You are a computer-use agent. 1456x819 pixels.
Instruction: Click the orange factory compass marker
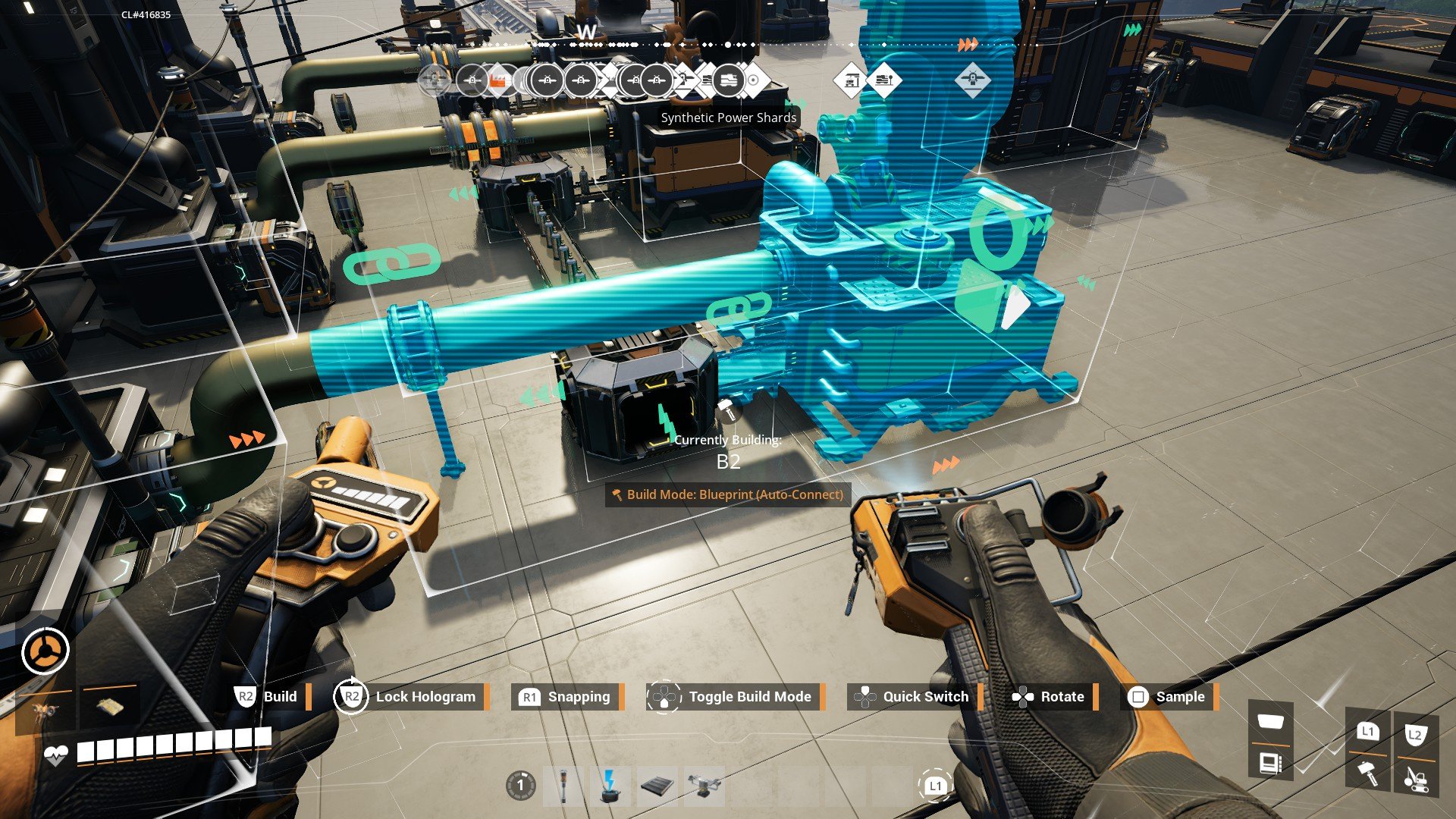pyautogui.click(x=497, y=80)
